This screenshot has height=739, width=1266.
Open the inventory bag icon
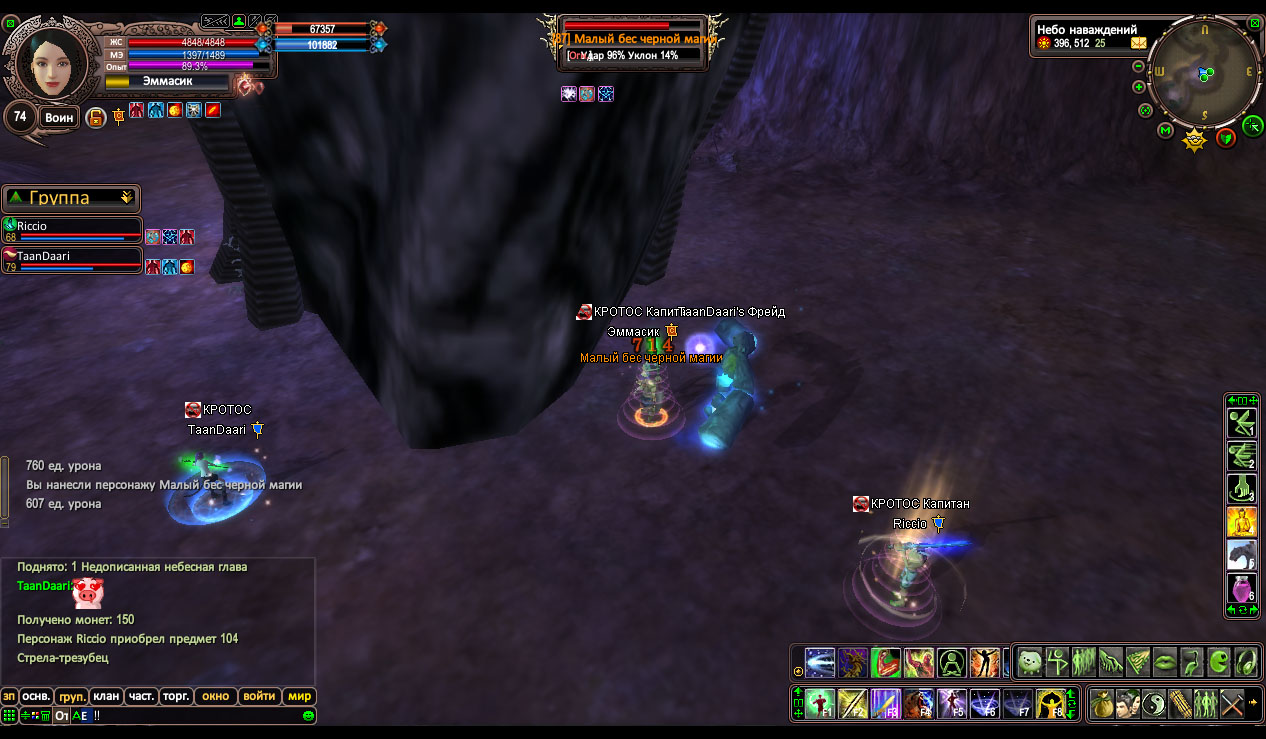click(x=1102, y=703)
